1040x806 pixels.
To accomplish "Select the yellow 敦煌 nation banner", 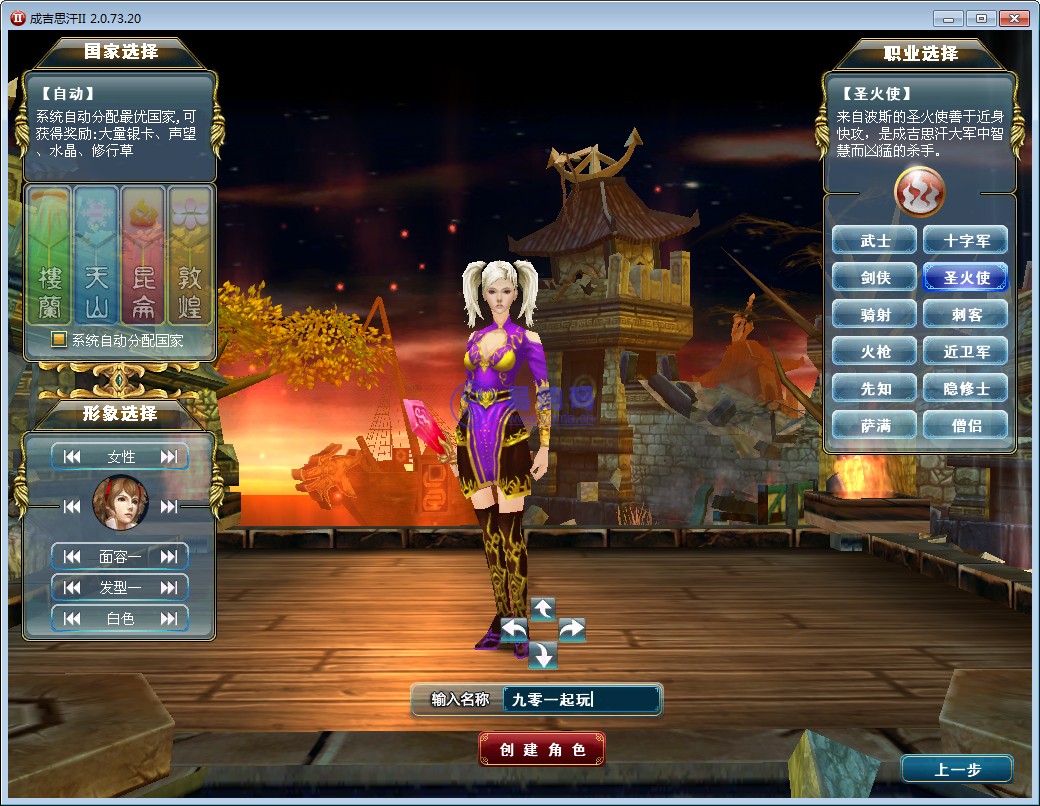I will pyautogui.click(x=190, y=256).
